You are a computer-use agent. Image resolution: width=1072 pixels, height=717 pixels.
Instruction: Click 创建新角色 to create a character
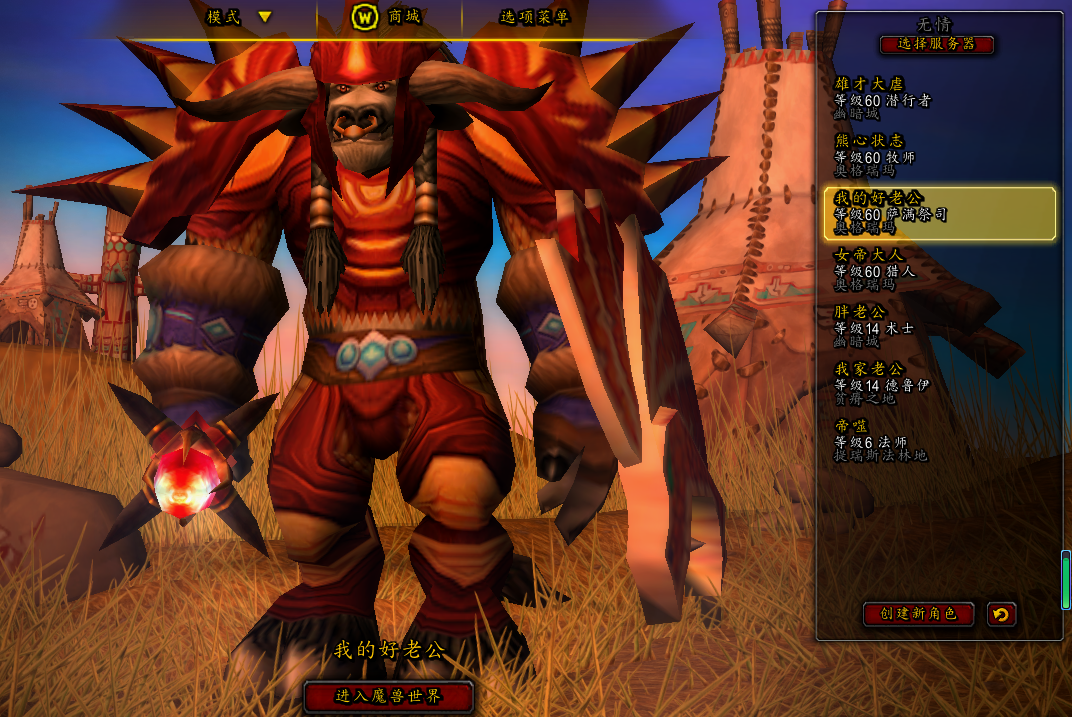click(x=918, y=614)
